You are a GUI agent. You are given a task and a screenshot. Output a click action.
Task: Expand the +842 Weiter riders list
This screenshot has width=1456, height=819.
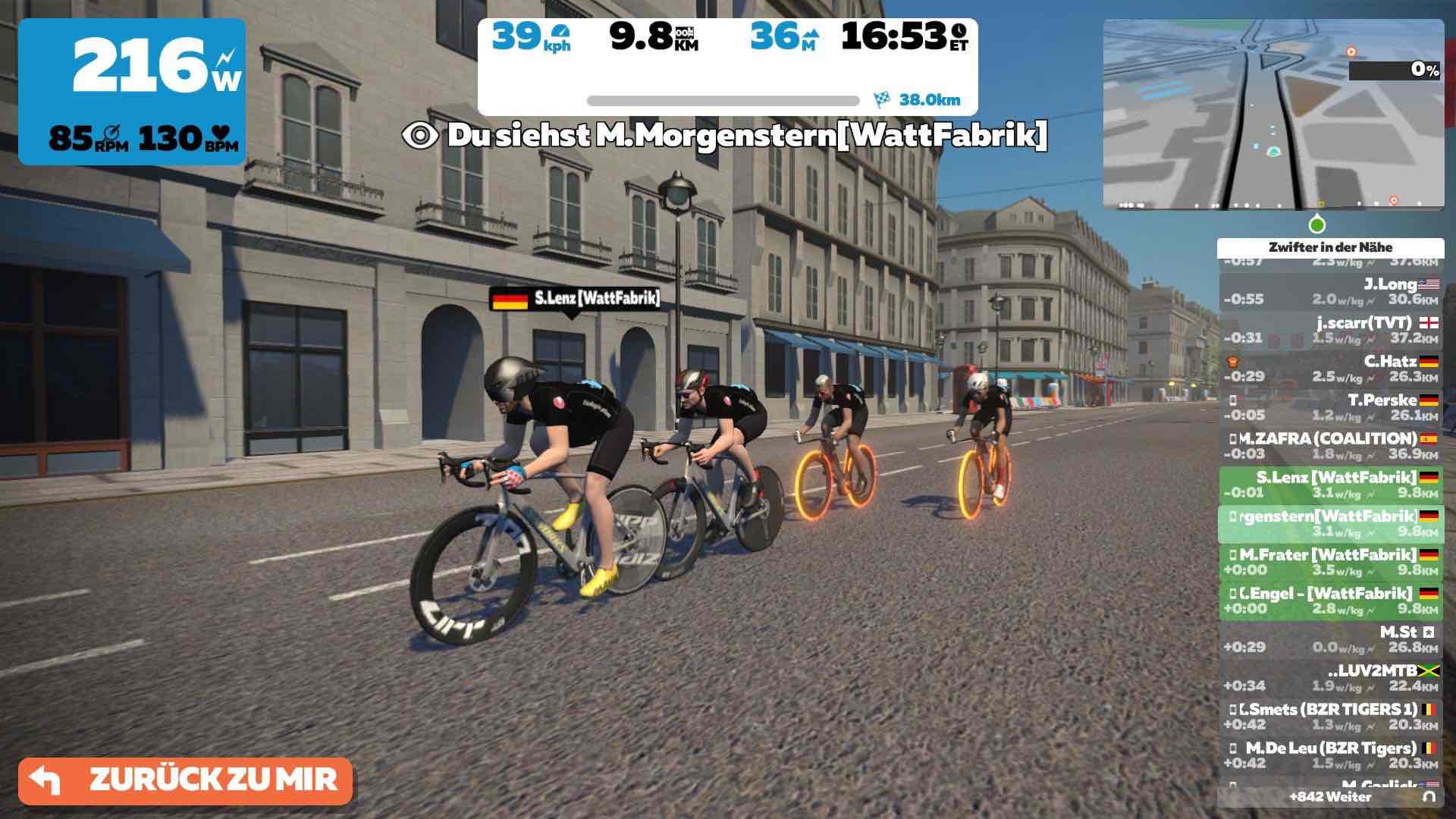tap(1331, 797)
